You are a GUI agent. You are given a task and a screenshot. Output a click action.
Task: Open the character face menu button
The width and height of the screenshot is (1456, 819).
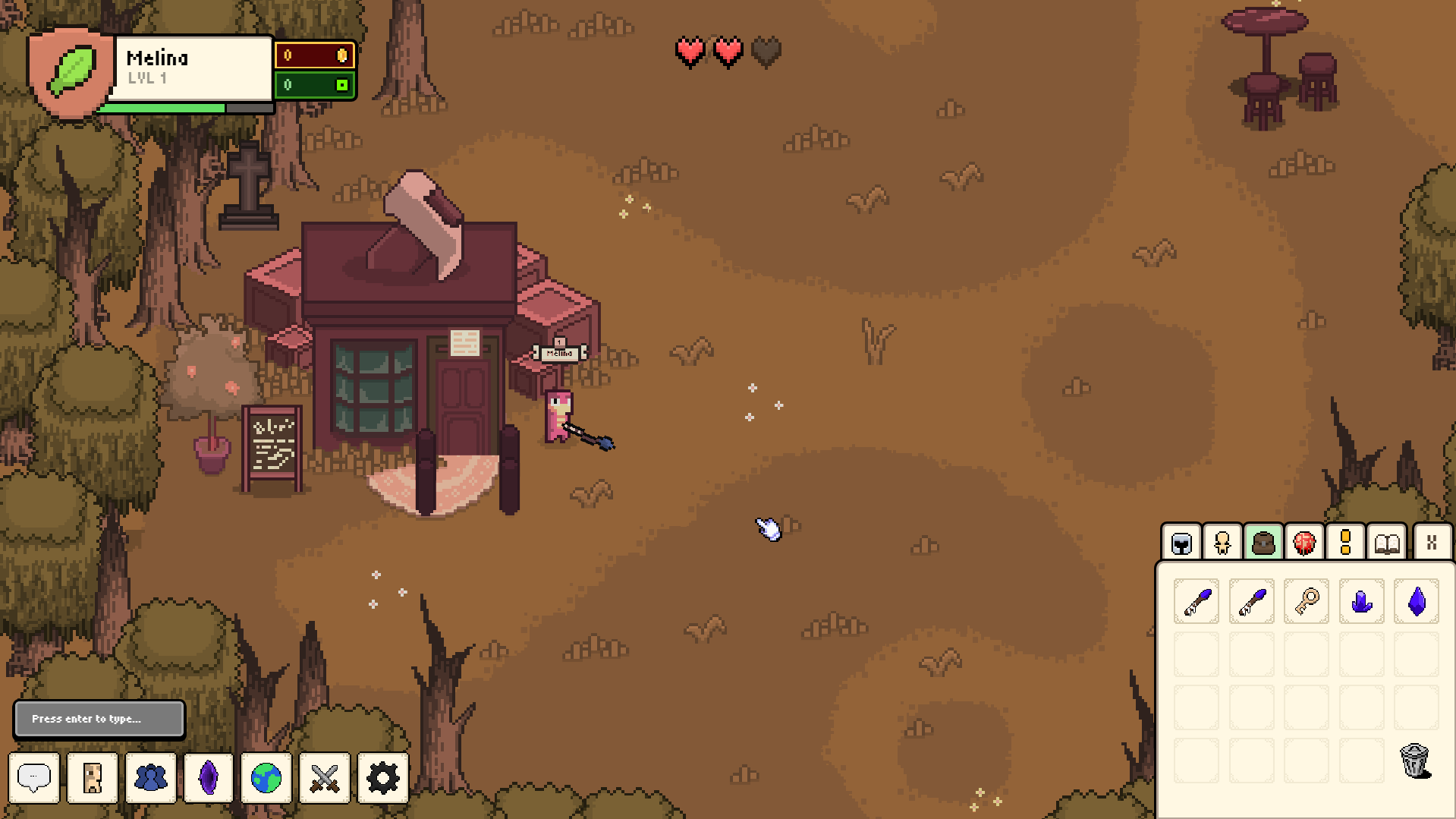(x=93, y=777)
